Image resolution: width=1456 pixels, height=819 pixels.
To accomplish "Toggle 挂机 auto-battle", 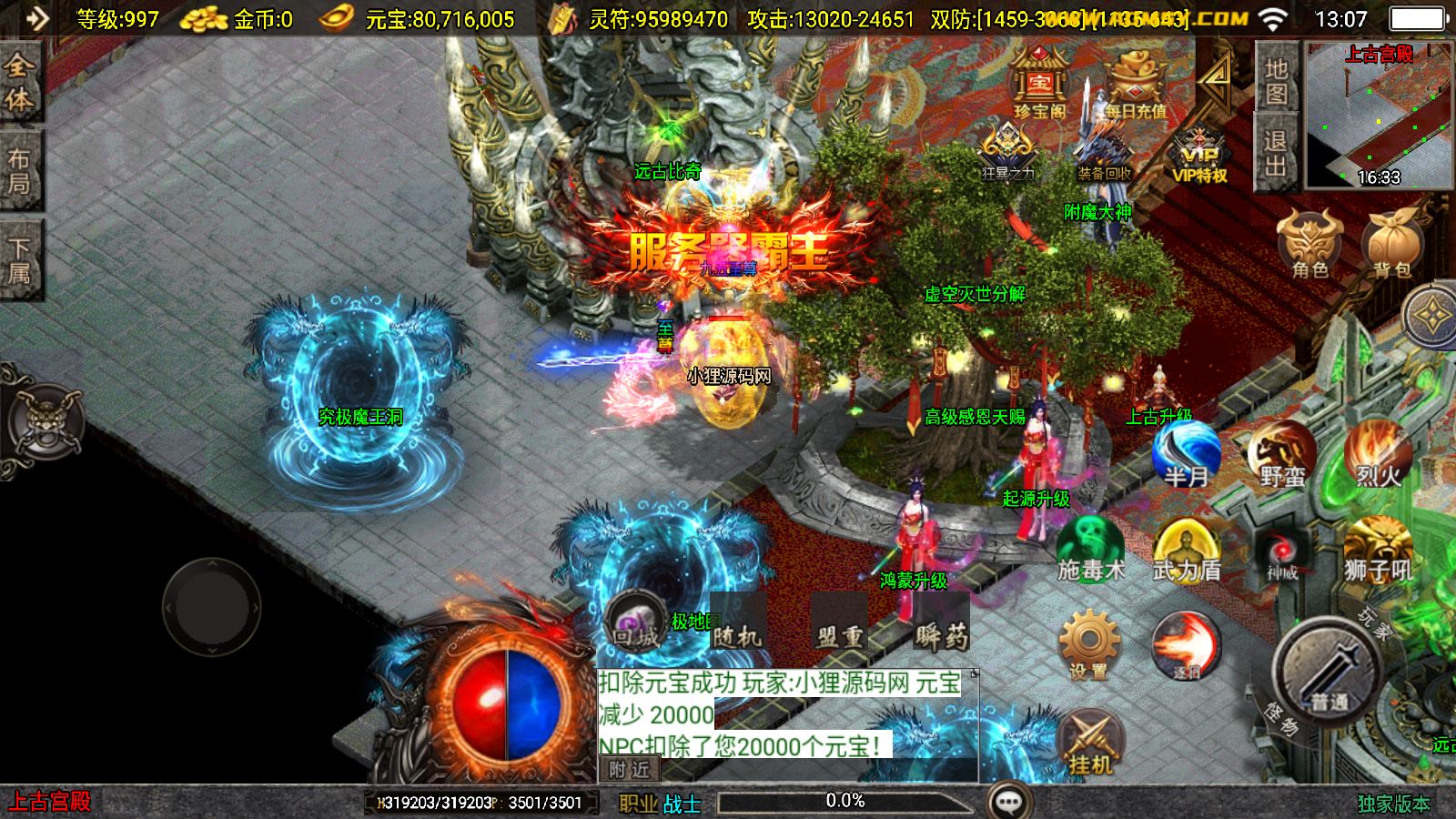I will click(1091, 742).
